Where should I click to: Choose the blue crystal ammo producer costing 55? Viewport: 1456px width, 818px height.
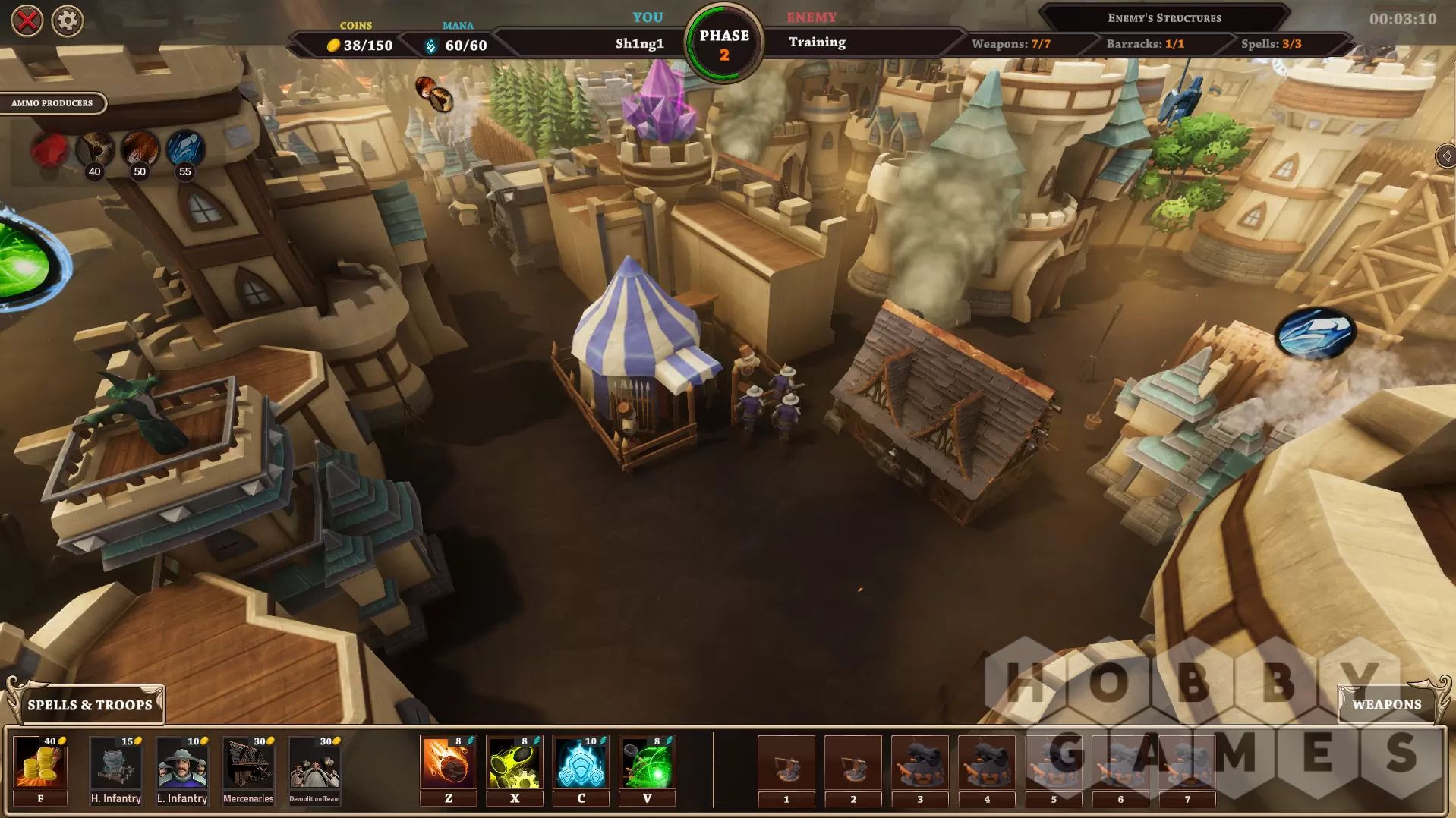click(185, 149)
